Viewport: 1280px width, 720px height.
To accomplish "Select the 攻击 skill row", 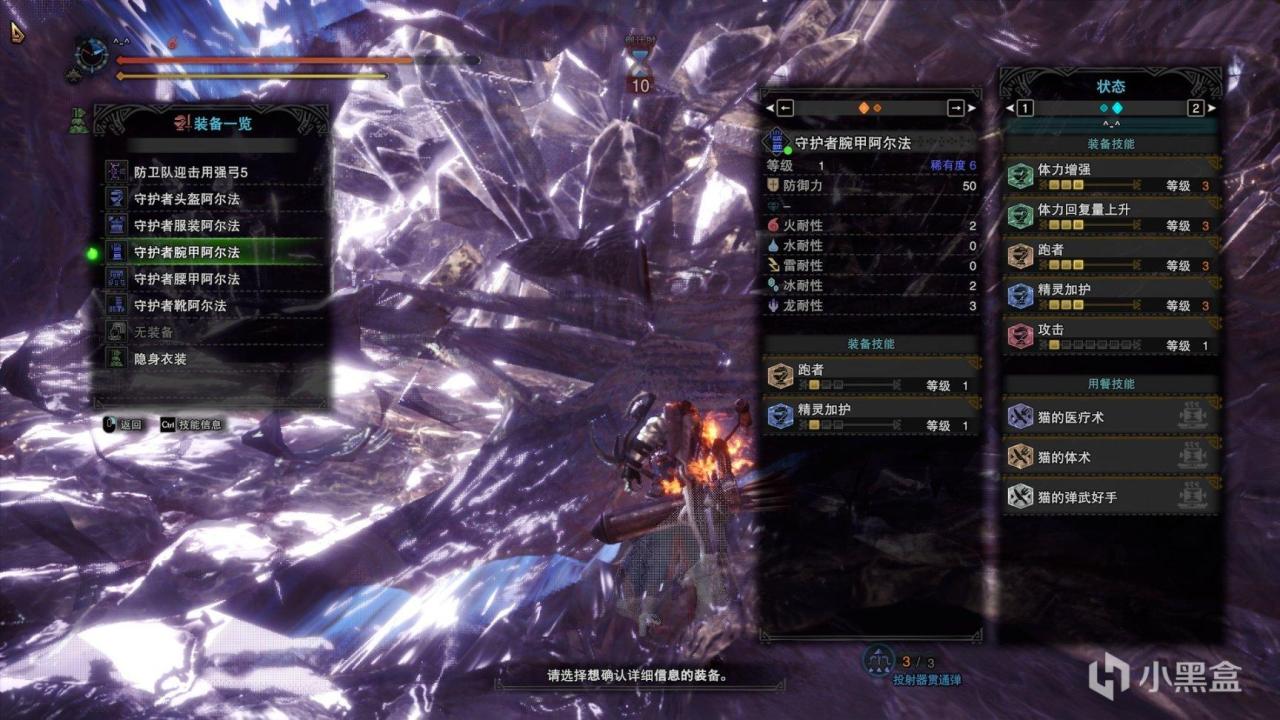I will point(1112,336).
